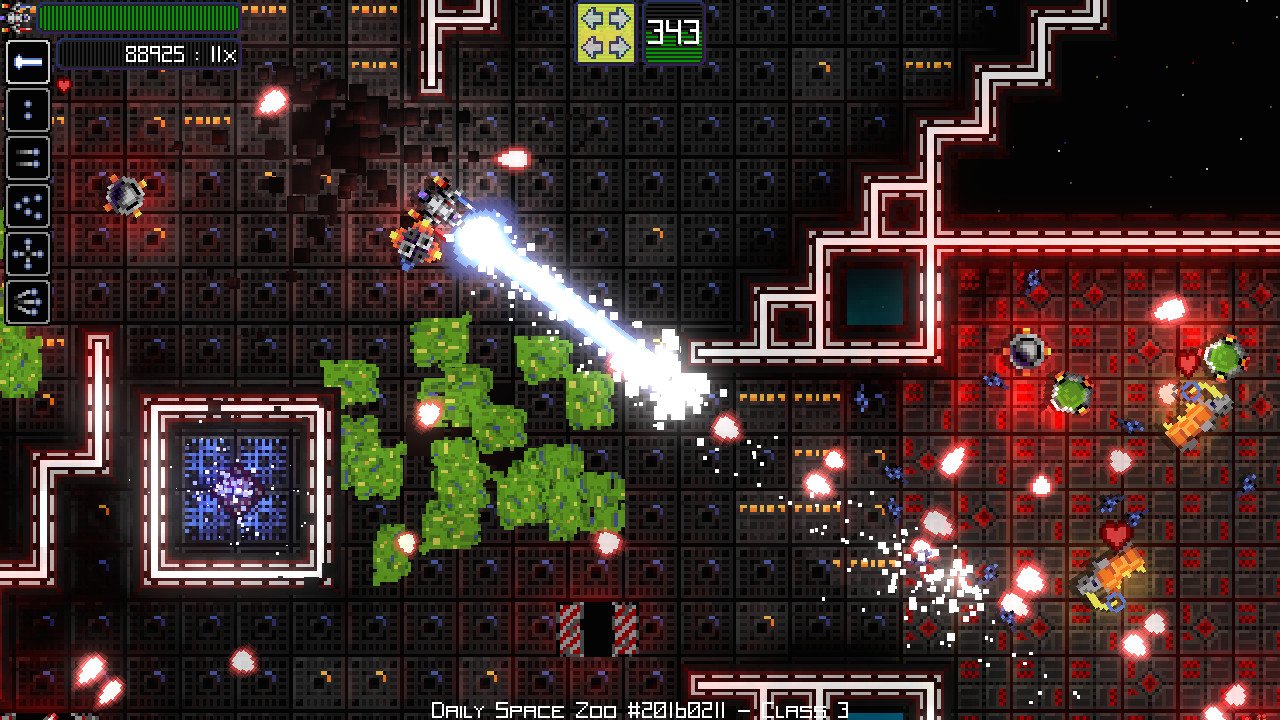The width and height of the screenshot is (1280, 720).
Task: Activate the double beam weapon icon
Action: [27, 157]
